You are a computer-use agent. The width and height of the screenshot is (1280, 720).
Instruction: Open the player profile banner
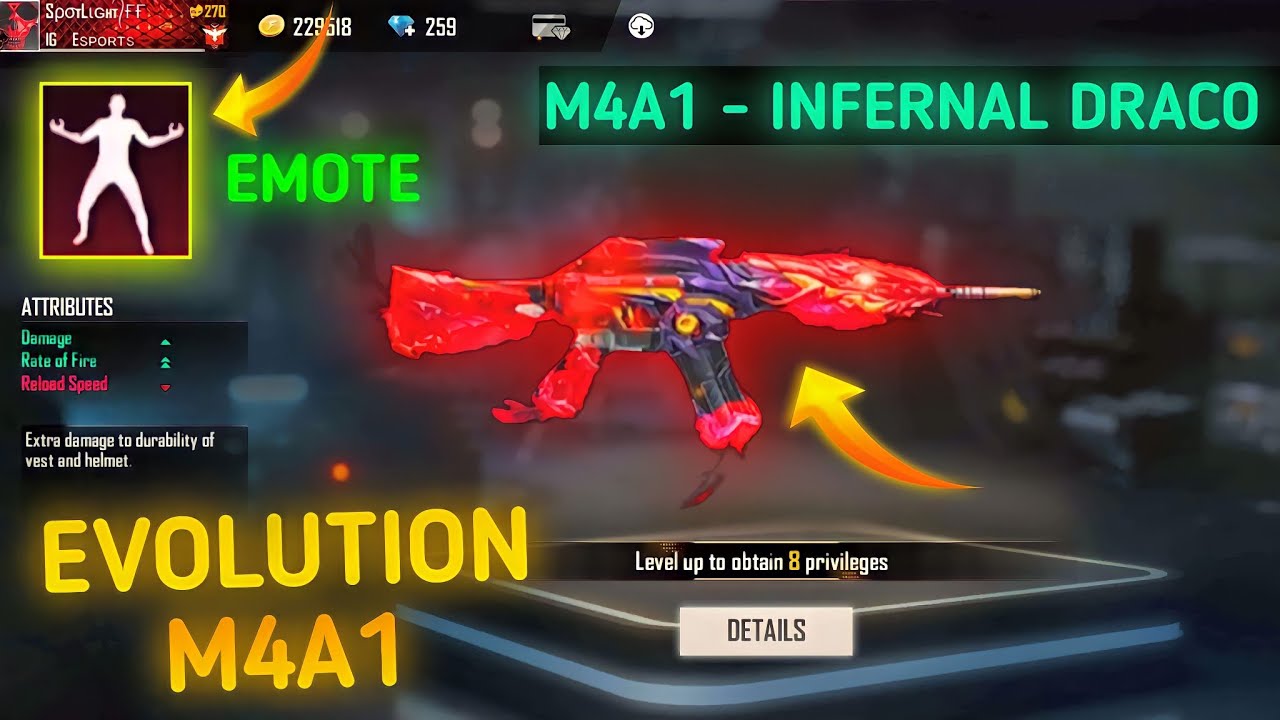click(115, 25)
